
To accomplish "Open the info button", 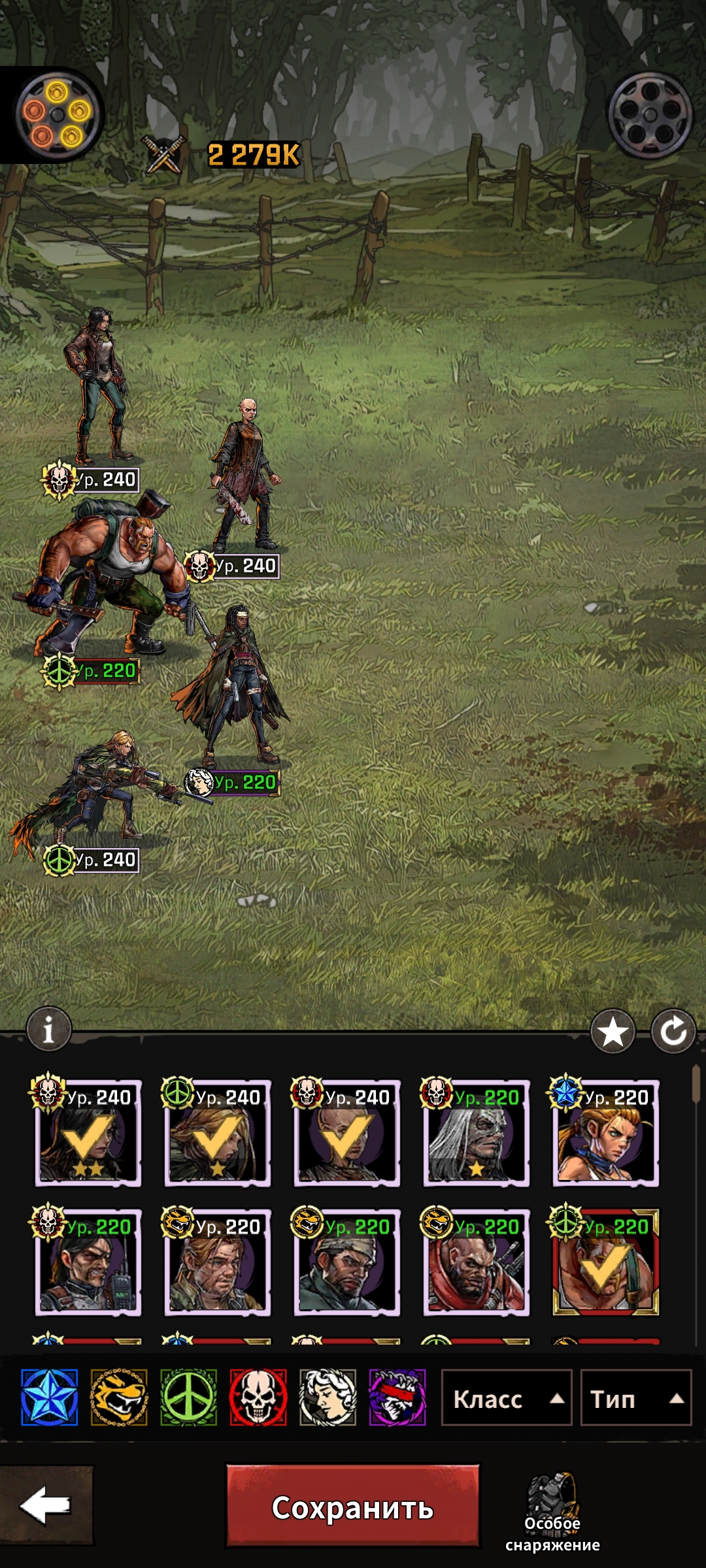I will pyautogui.click(x=48, y=1030).
